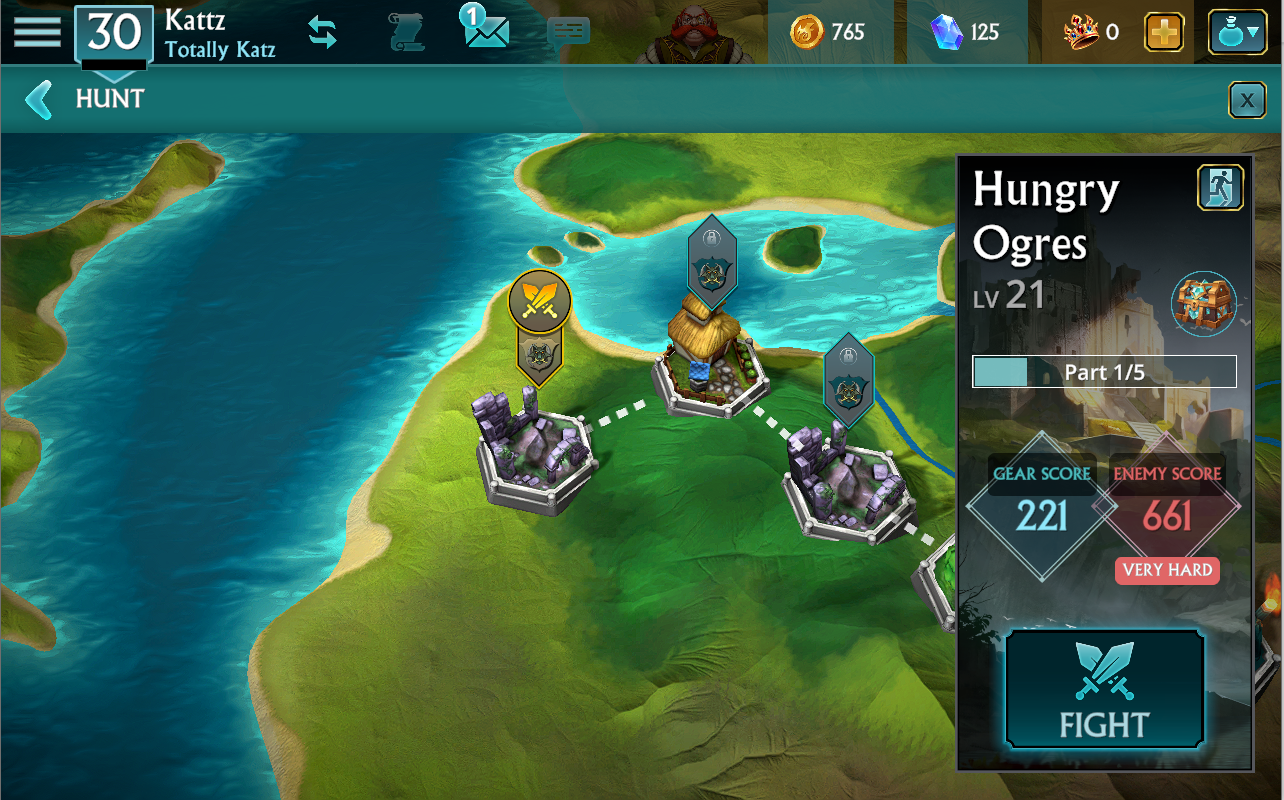Open the potion dropdown button

1237,32
